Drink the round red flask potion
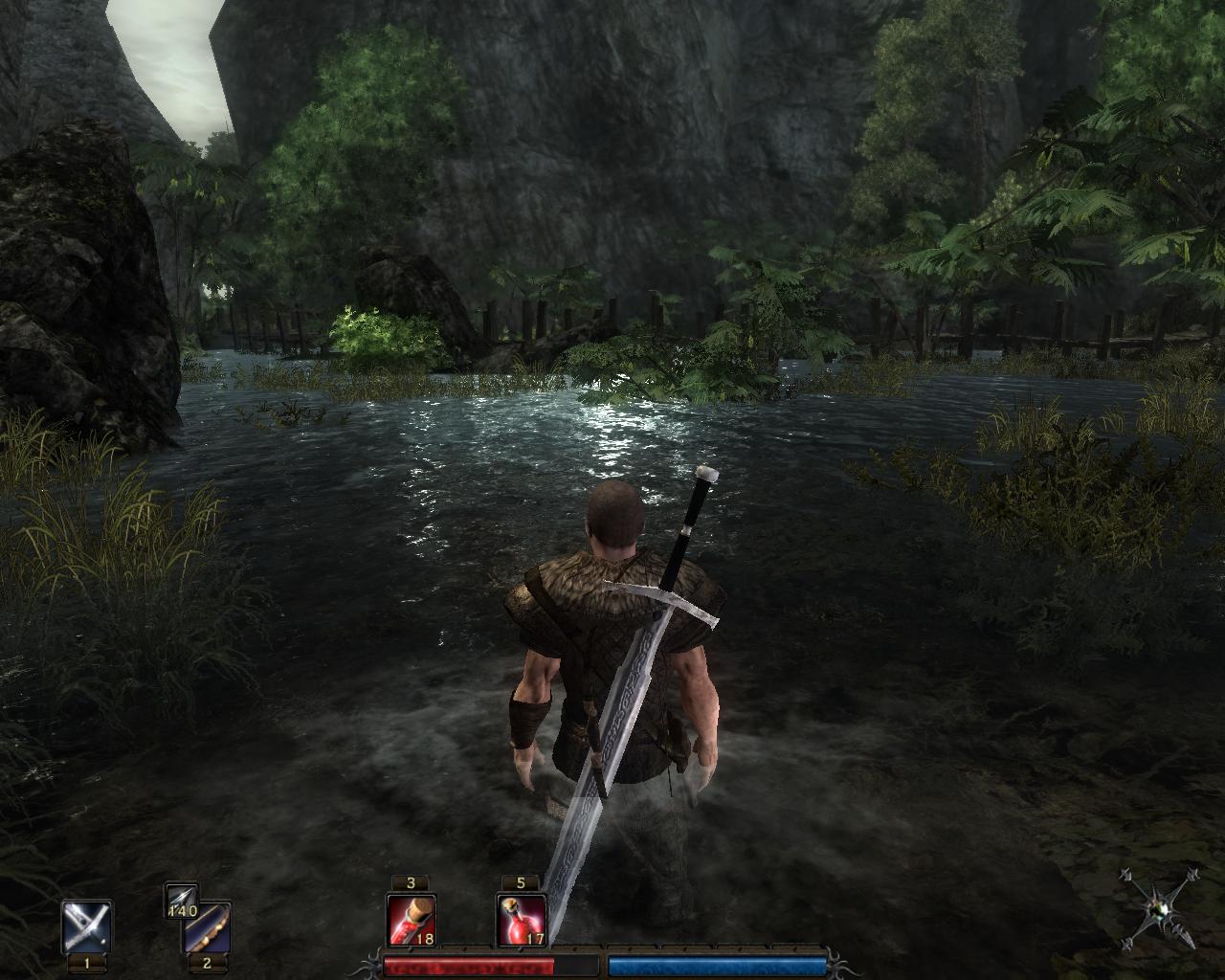 click(522, 920)
